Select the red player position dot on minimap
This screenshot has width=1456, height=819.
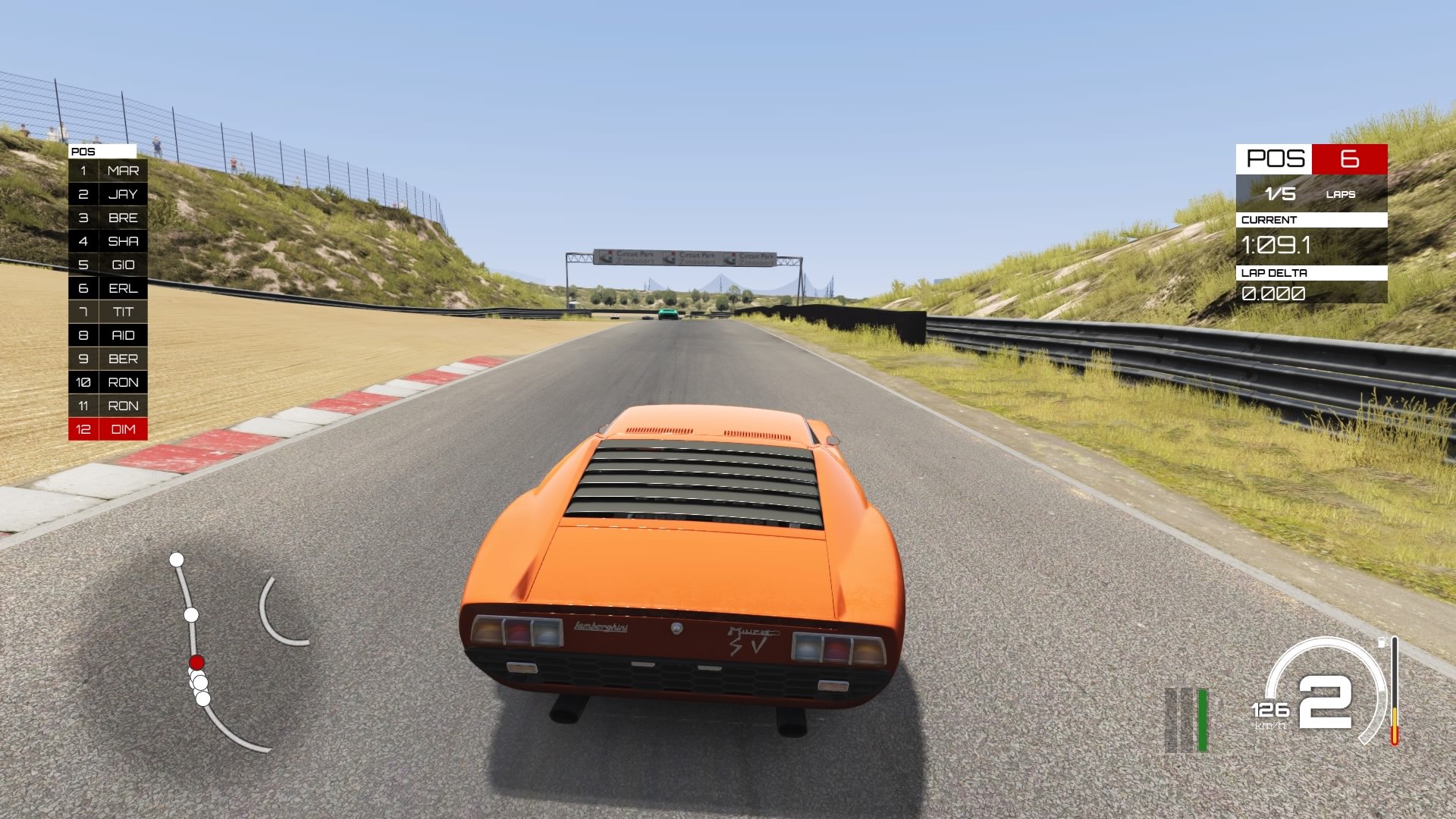coord(196,663)
